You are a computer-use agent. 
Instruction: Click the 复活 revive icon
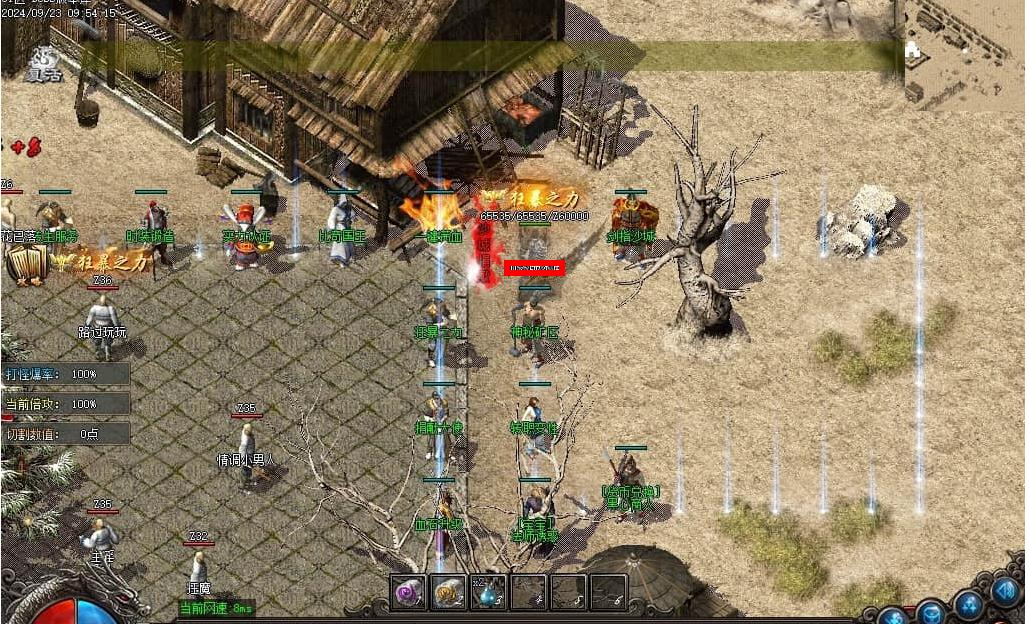[42, 63]
